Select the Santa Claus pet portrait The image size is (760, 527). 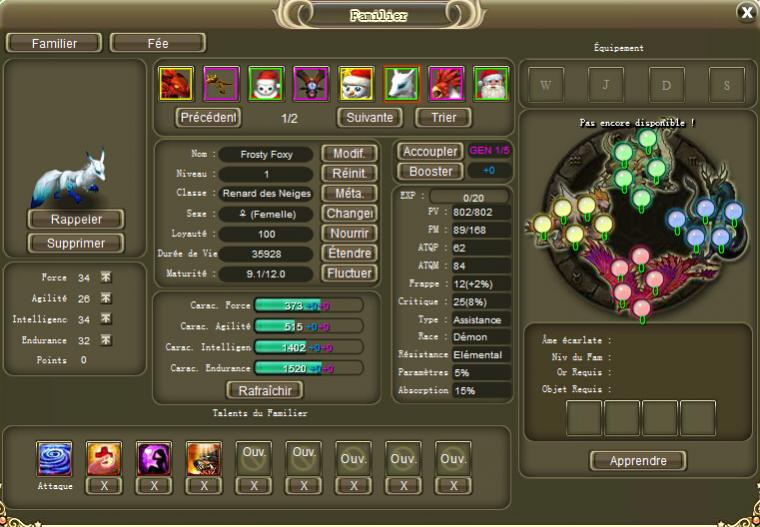[491, 83]
